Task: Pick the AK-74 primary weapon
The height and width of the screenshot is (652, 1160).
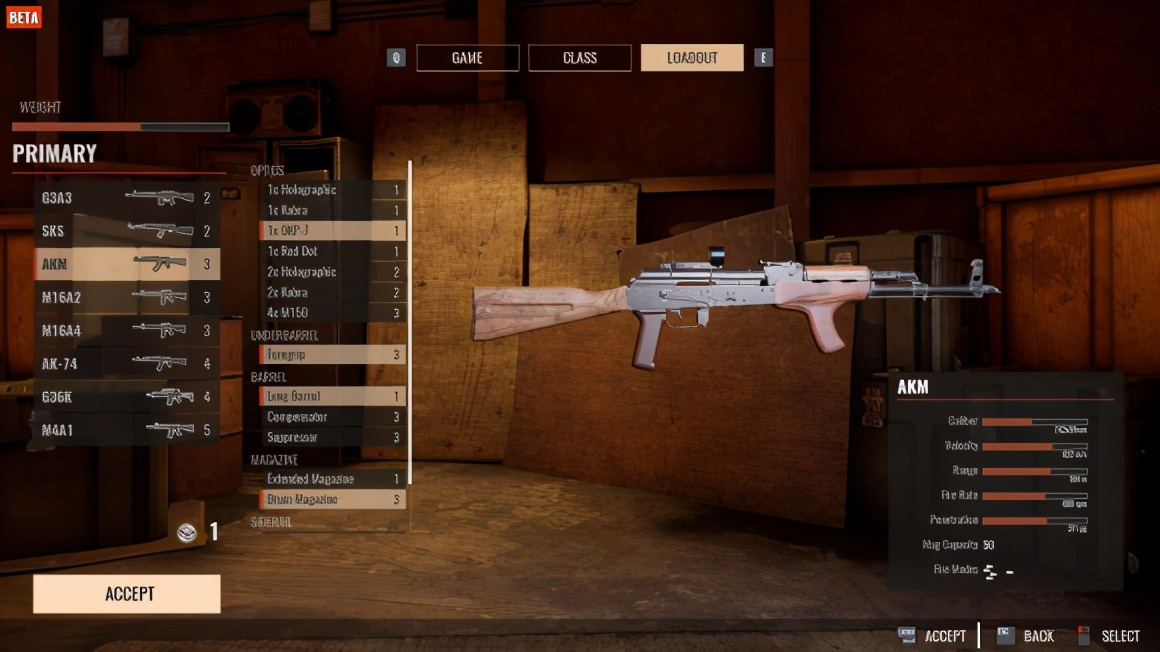Action: coord(126,363)
